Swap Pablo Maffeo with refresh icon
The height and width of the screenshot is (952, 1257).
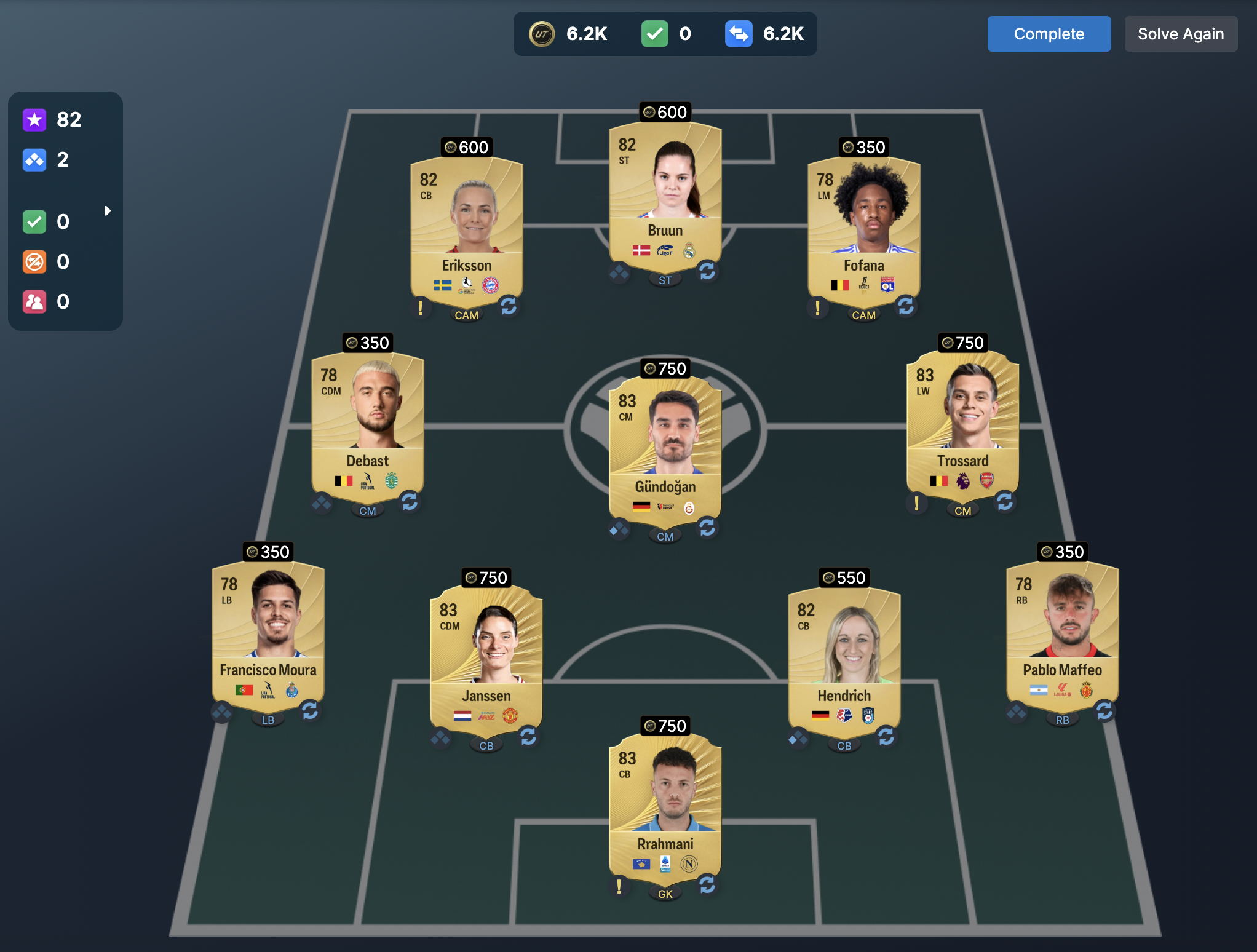(1104, 711)
